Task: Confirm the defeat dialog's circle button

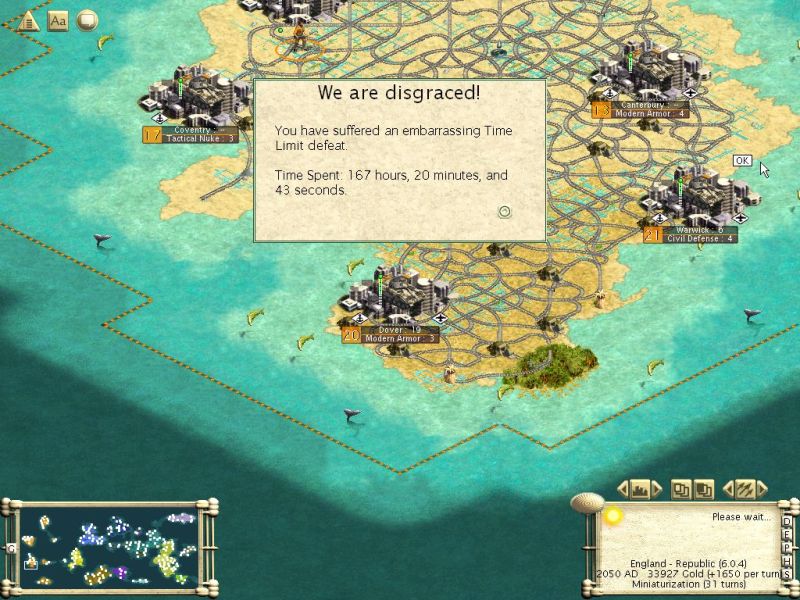Action: (x=505, y=211)
